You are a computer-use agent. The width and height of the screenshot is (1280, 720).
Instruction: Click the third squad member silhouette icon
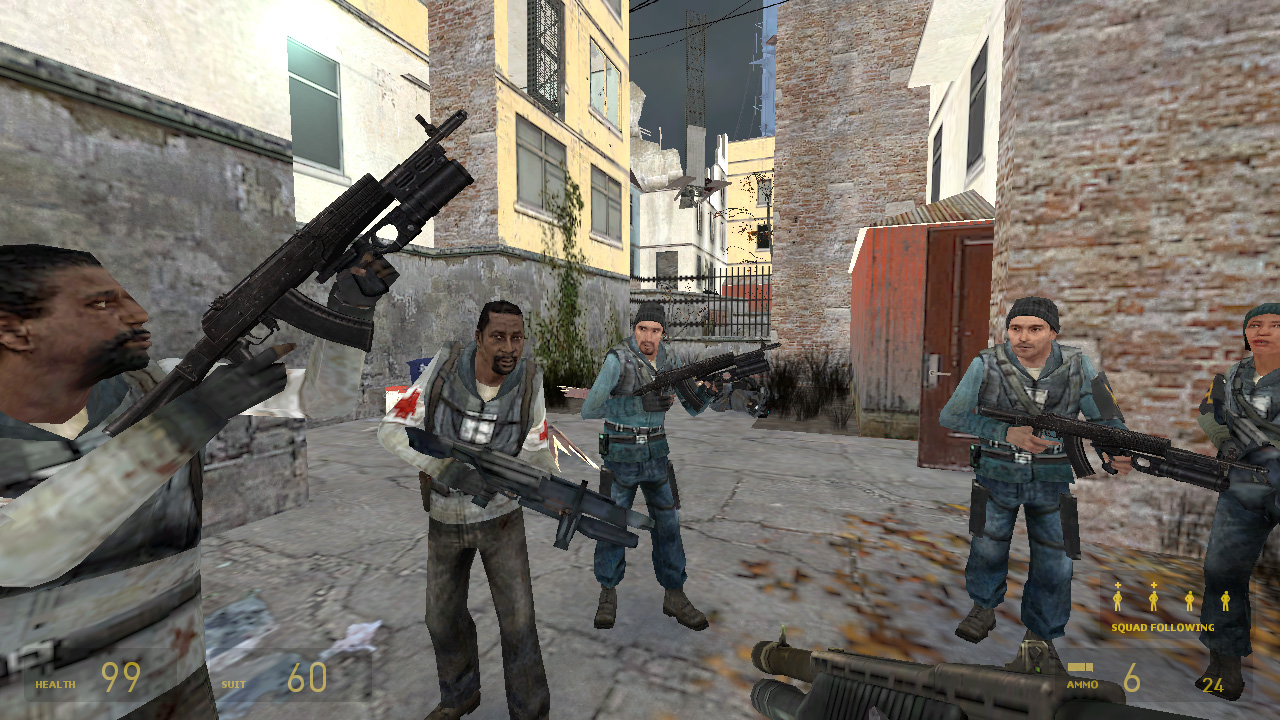1190,600
